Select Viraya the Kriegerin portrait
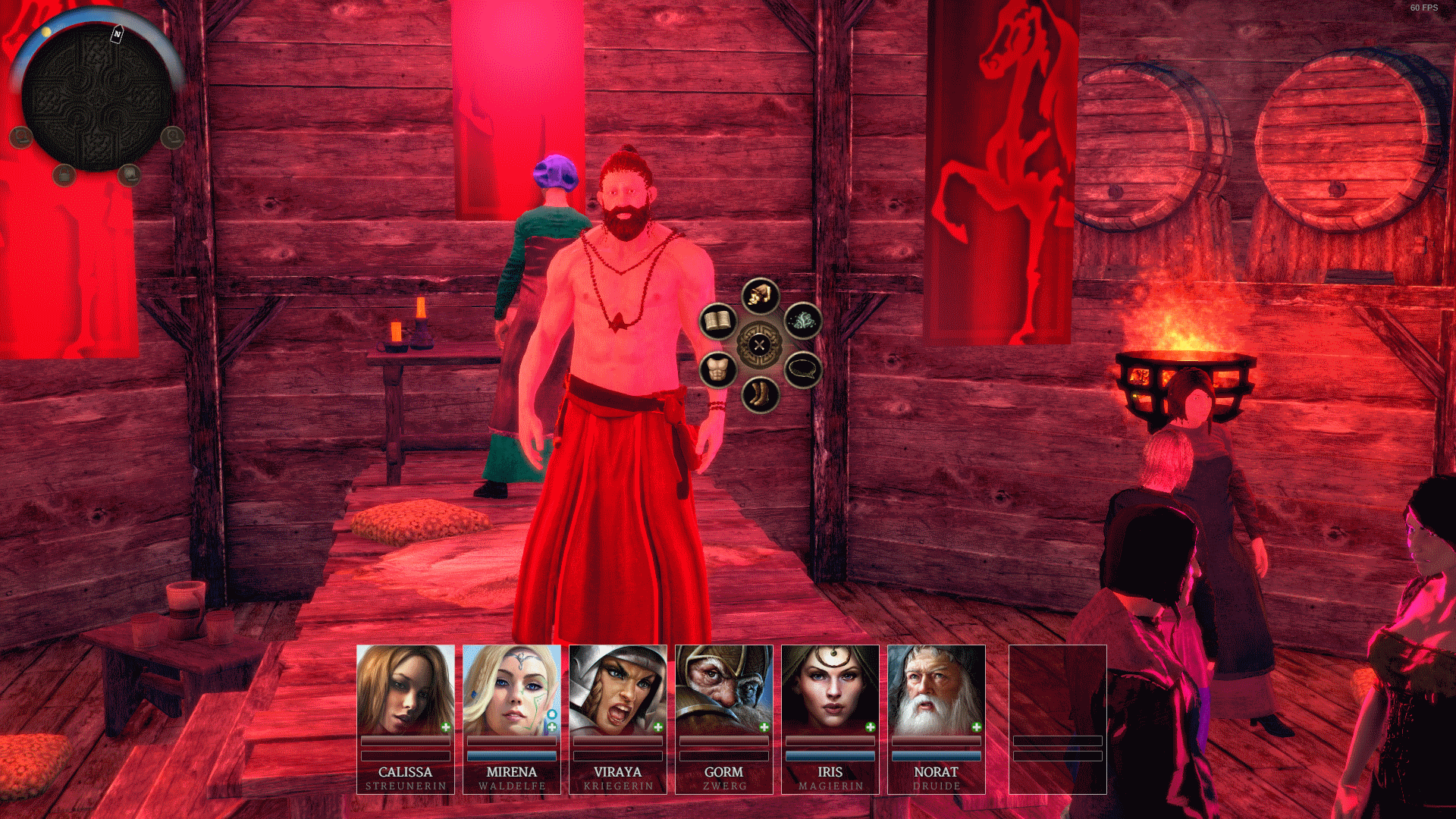The height and width of the screenshot is (819, 1456). pos(618,690)
